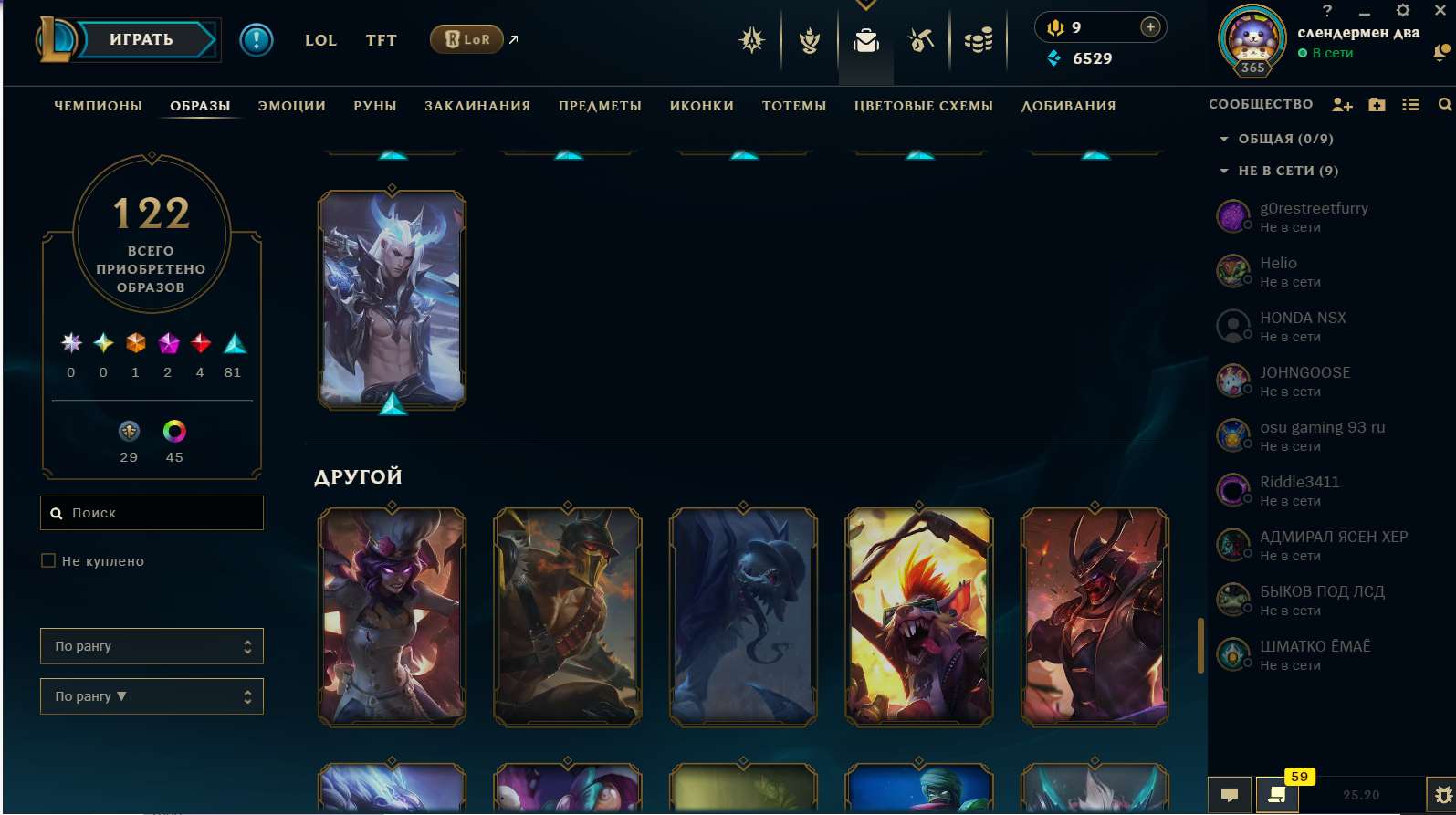The height and width of the screenshot is (815, 1456).
Task: Open the store with the coins icon
Action: 978,39
